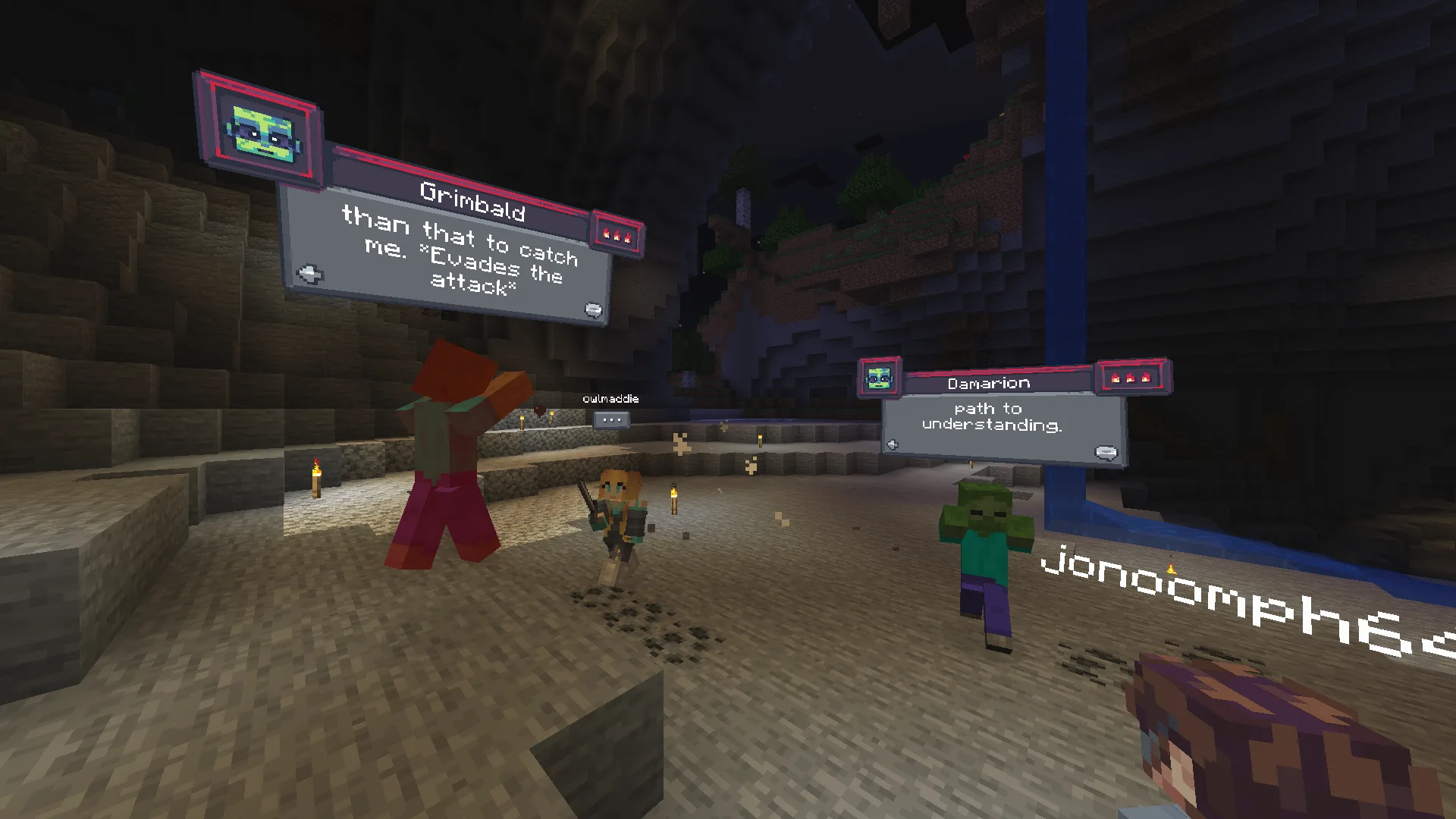The height and width of the screenshot is (819, 1456).
Task: Toggle the middle flame on Grimbald's status panel
Action: [617, 234]
